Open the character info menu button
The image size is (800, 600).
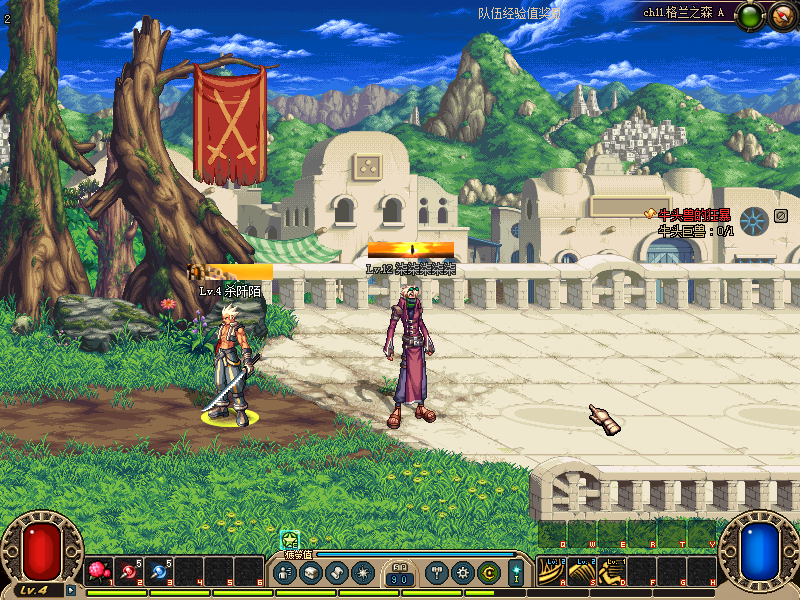285,573
